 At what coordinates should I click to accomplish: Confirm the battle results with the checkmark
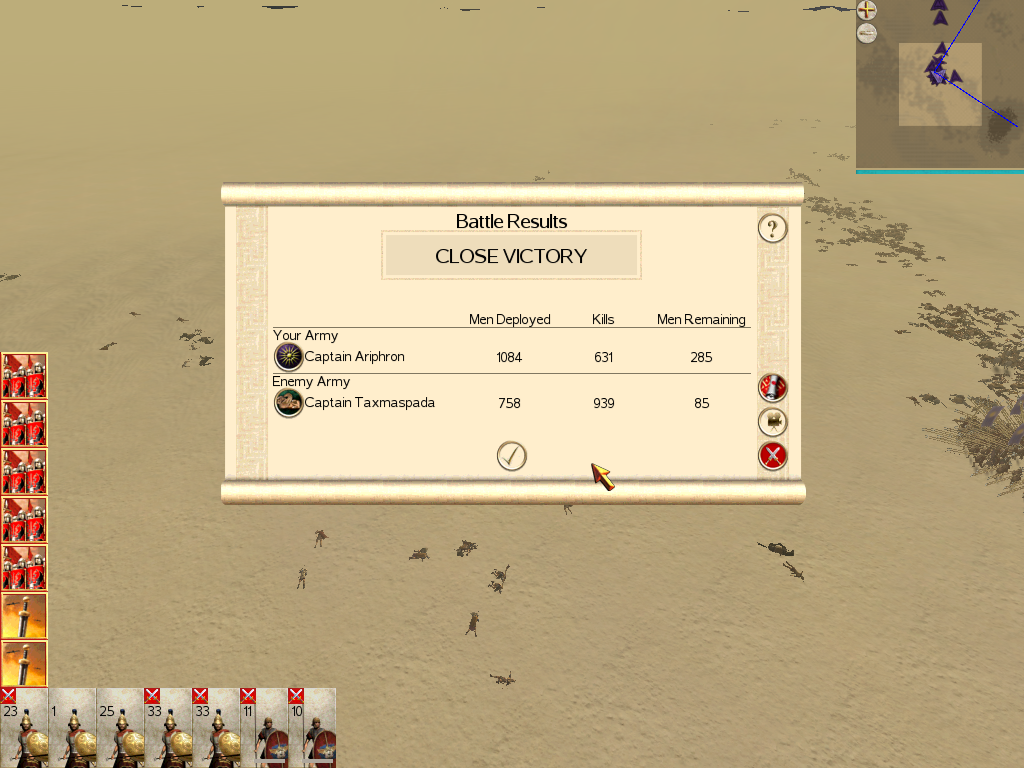click(x=511, y=456)
